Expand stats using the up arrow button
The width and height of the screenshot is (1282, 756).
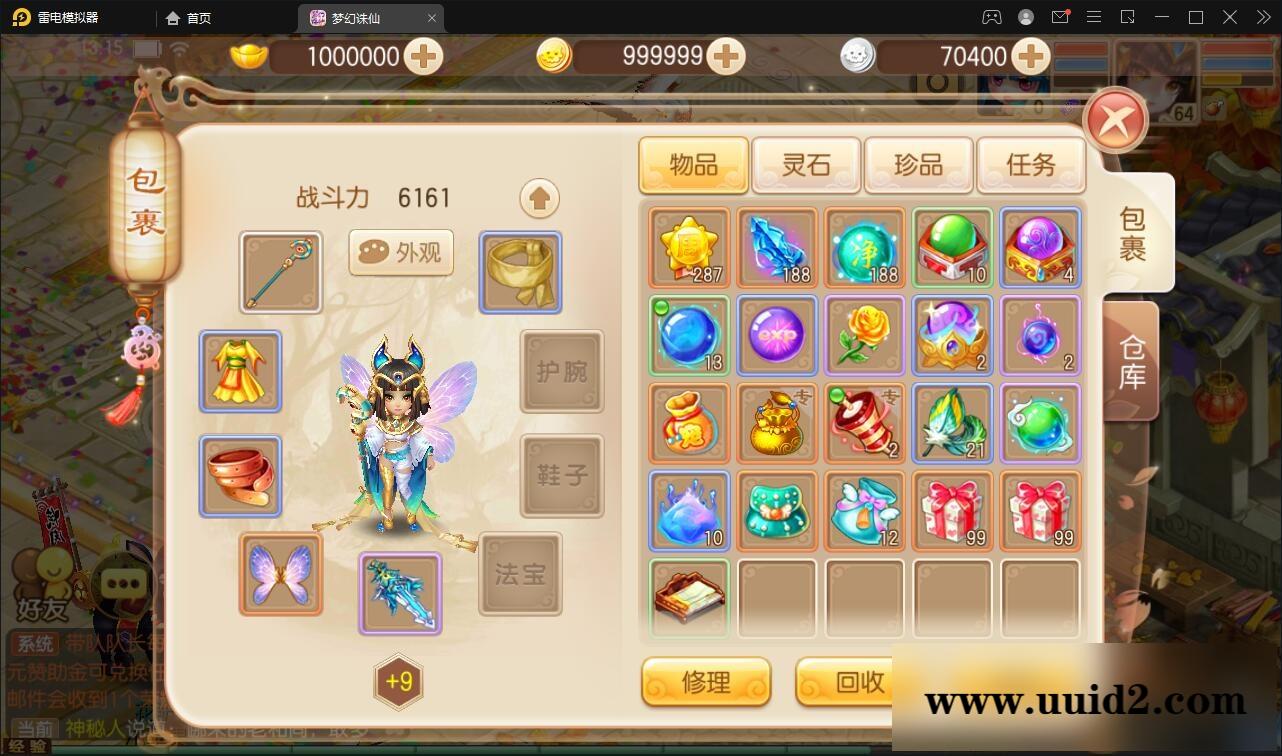[539, 198]
